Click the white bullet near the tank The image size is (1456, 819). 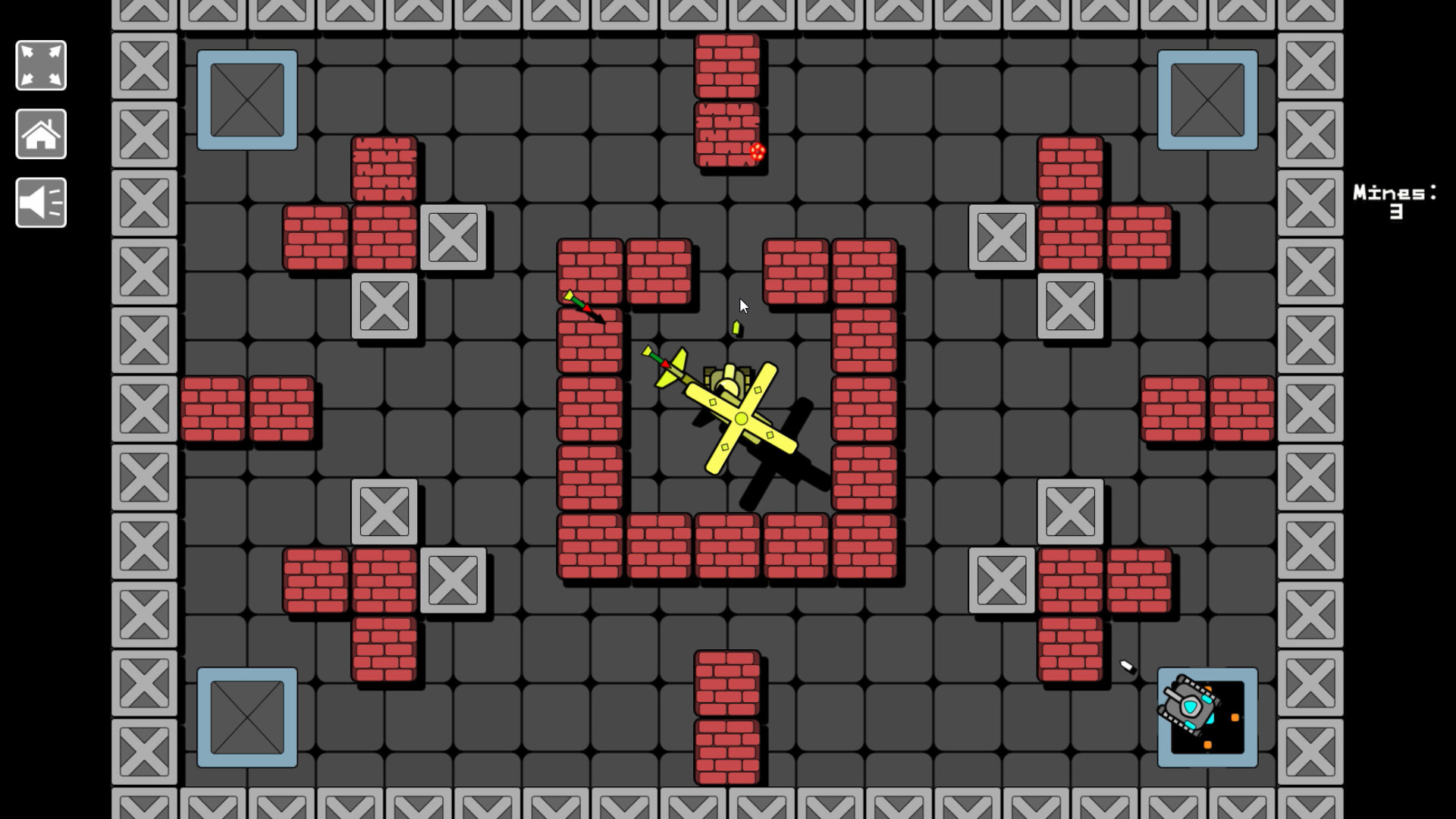pyautogui.click(x=1125, y=664)
